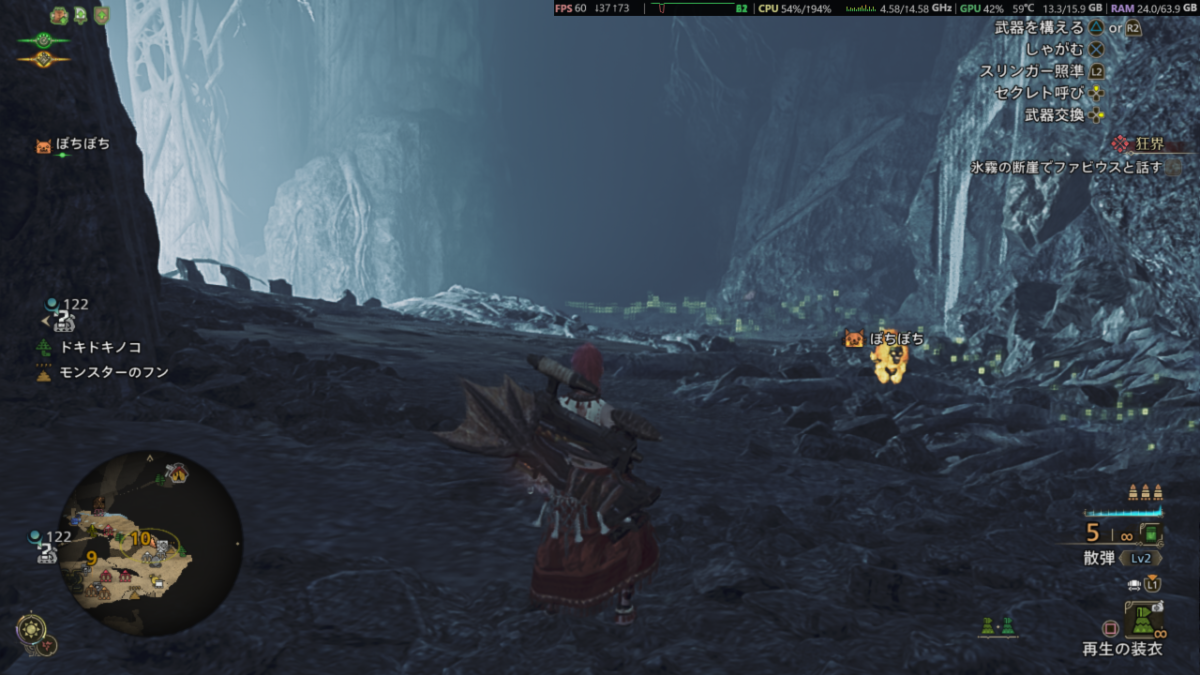Click the FPS counter in performance overlay
The image size is (1200, 675).
click(571, 8)
